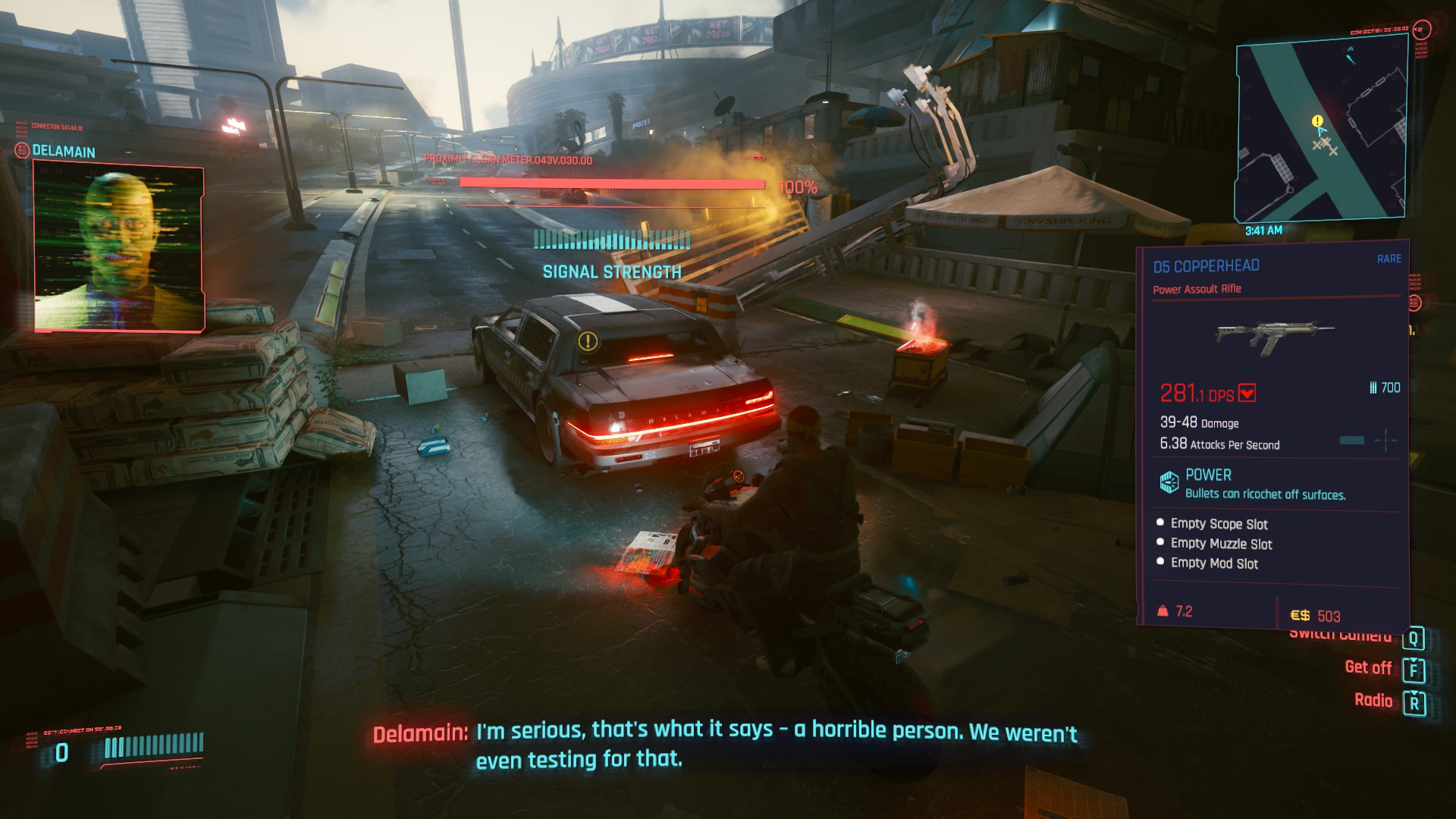Select the Empty Scope Slot entry
The width and height of the screenshot is (1456, 819).
coord(1219,524)
